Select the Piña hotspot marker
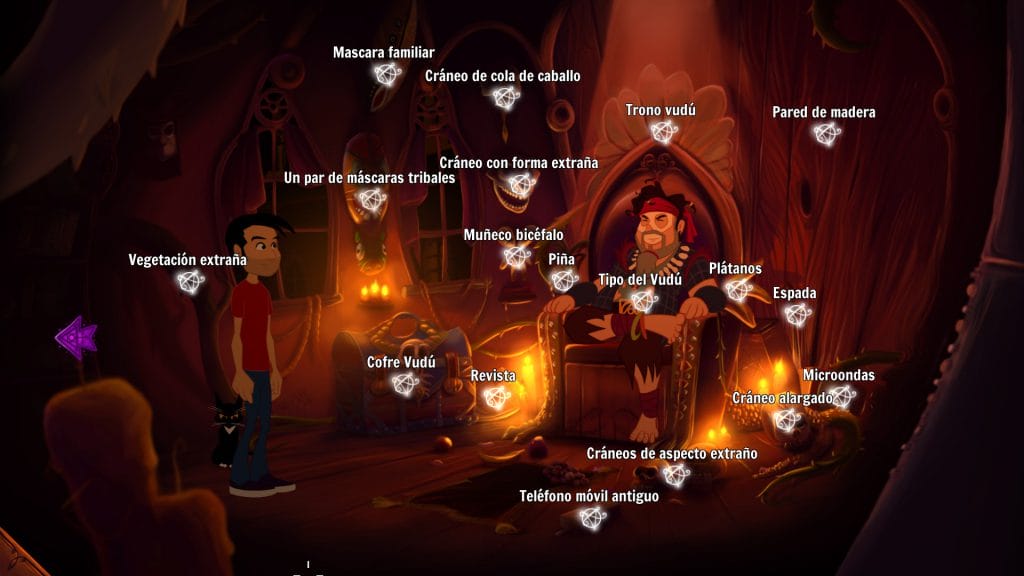1024x576 pixels. (563, 280)
